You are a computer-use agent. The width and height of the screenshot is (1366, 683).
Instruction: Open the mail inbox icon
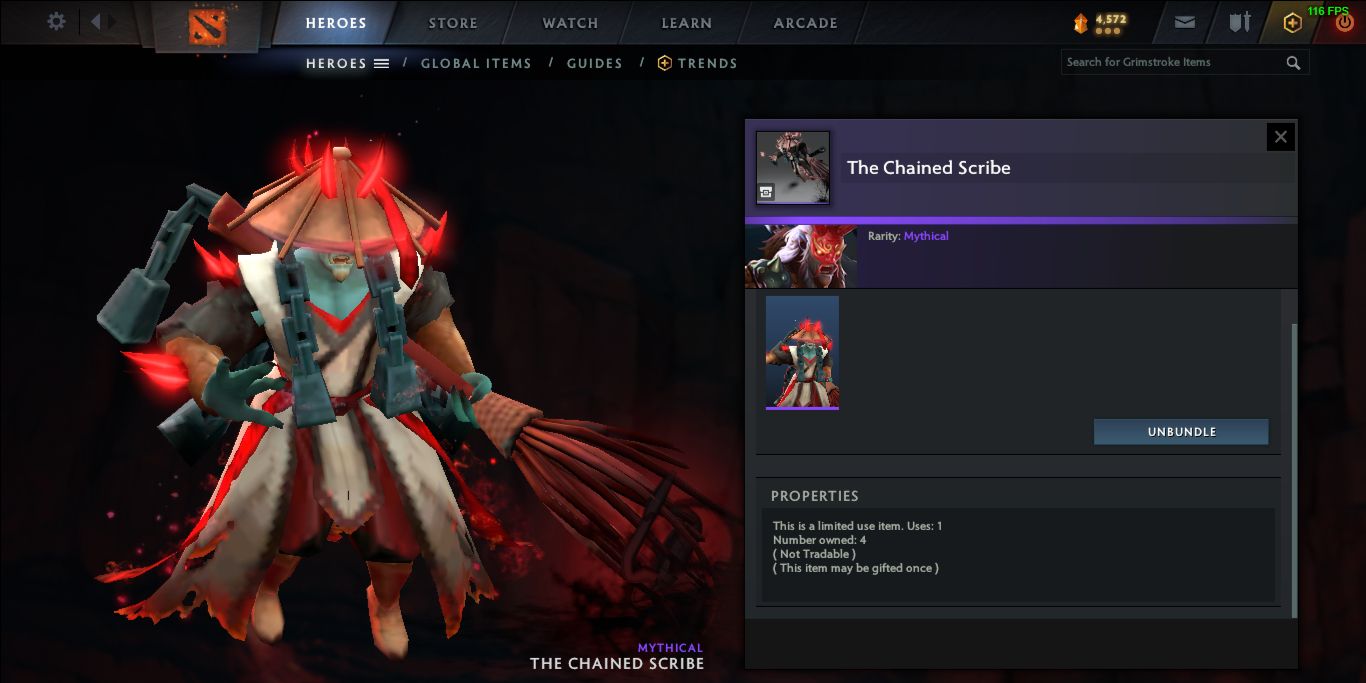pos(1185,23)
